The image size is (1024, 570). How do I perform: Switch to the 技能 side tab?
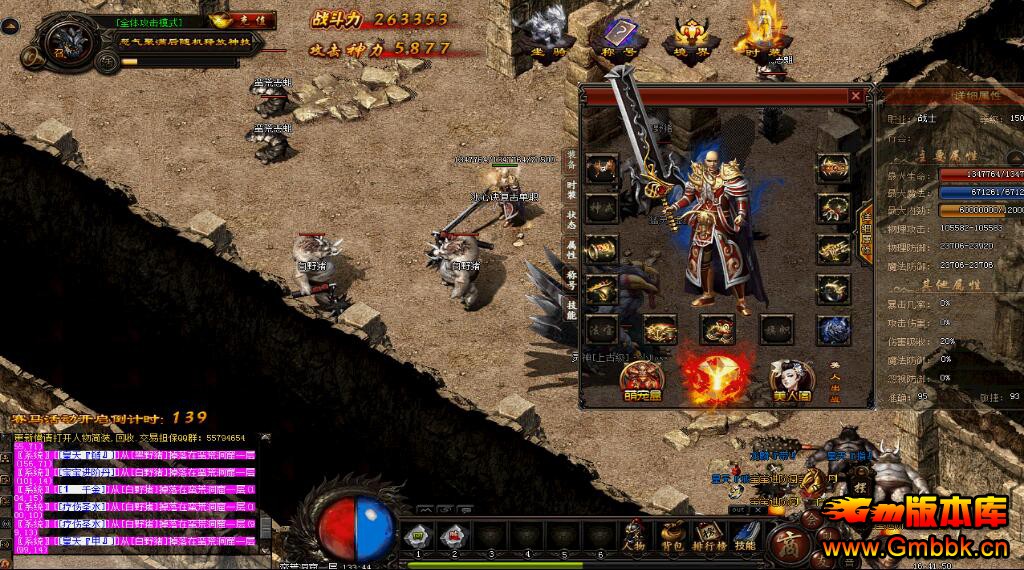tap(572, 310)
